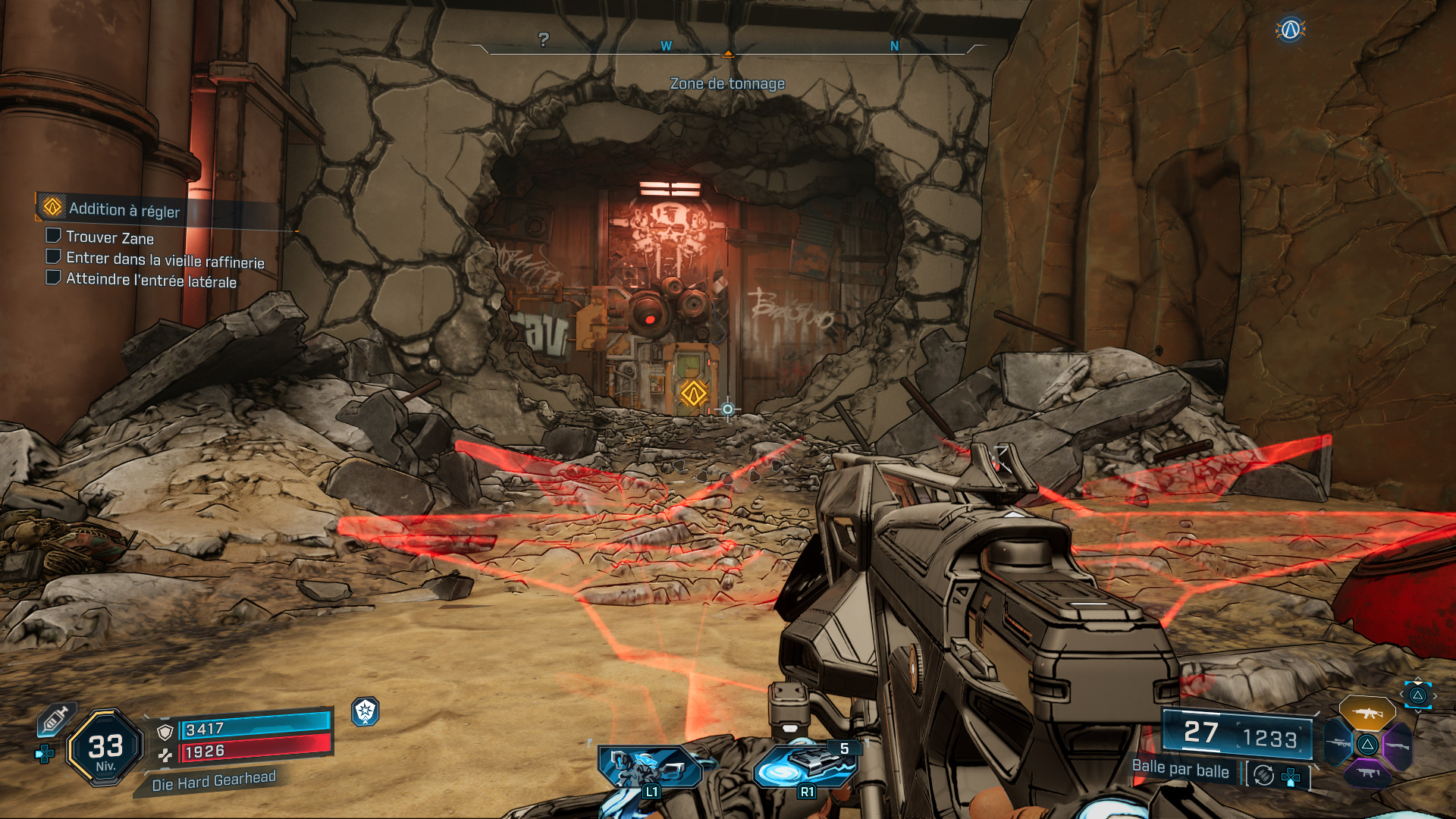Viewport: 1456px width, 819px height.
Task: Click the star shield badge icon
Action: (x=365, y=711)
